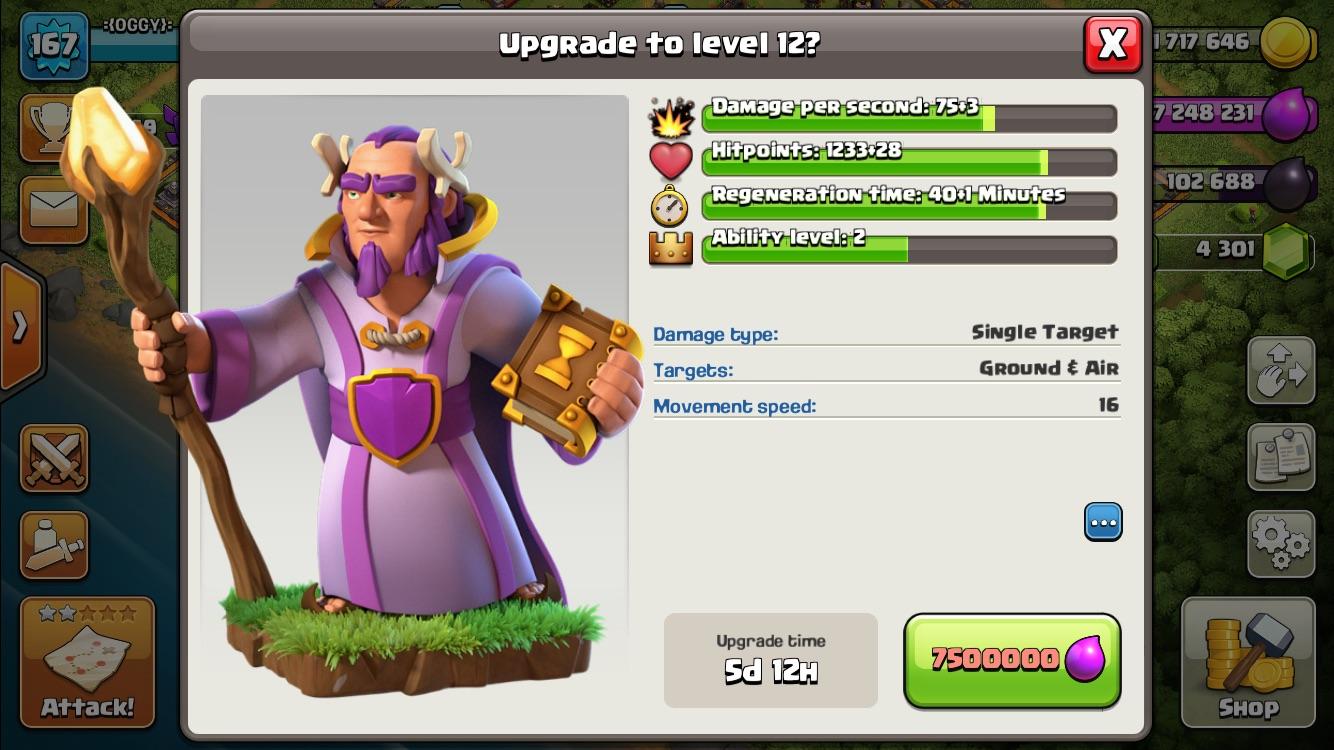
Task: Expand the sidebar chevron tab on the left
Action: click(18, 326)
